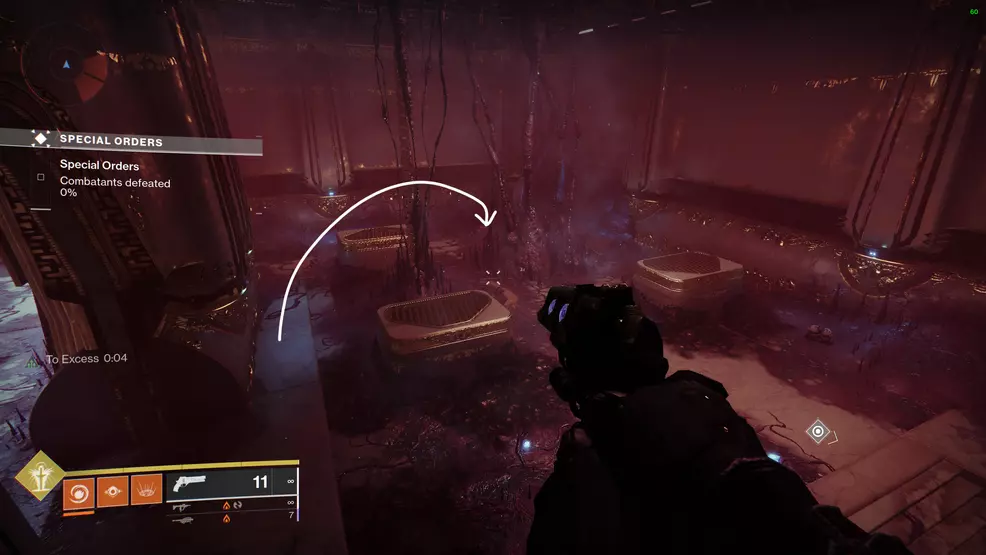Open the Special Orders objective banner
The width and height of the screenshot is (986, 555).
(130, 141)
